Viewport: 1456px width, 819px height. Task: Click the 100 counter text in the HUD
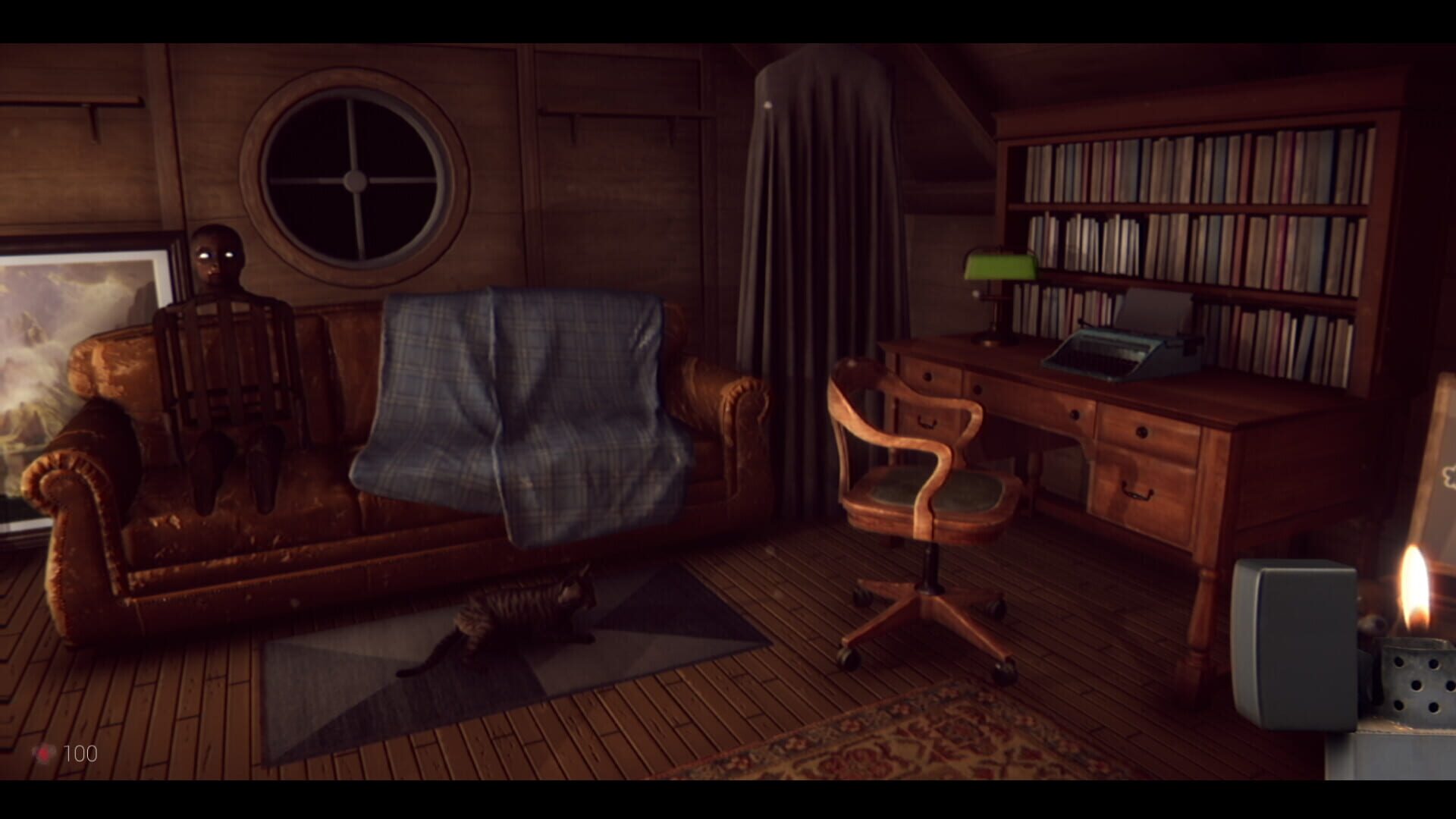pyautogui.click(x=82, y=754)
